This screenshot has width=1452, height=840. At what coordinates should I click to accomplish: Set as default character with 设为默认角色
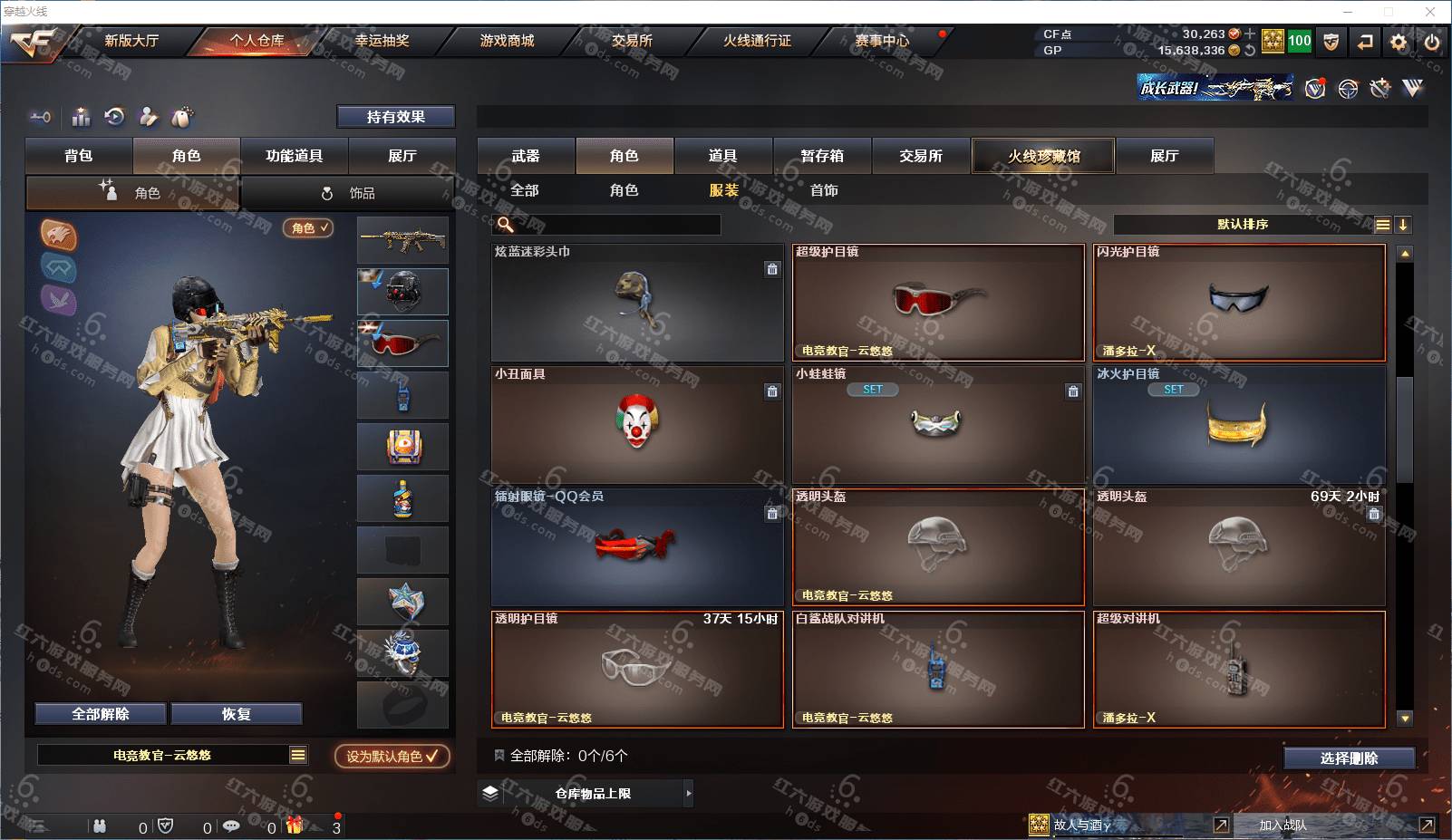tap(392, 757)
